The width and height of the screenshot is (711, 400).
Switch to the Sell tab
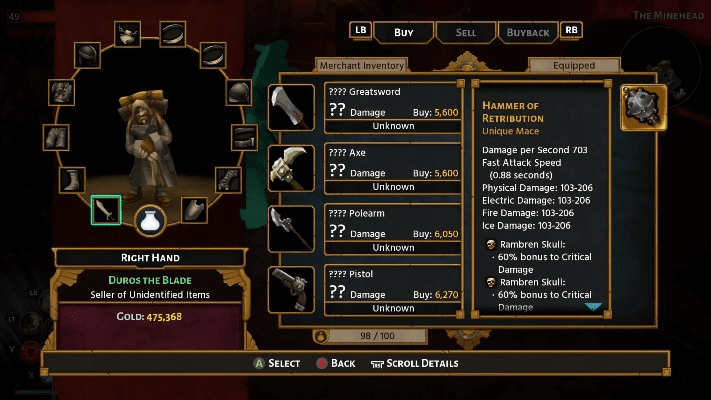coord(465,32)
